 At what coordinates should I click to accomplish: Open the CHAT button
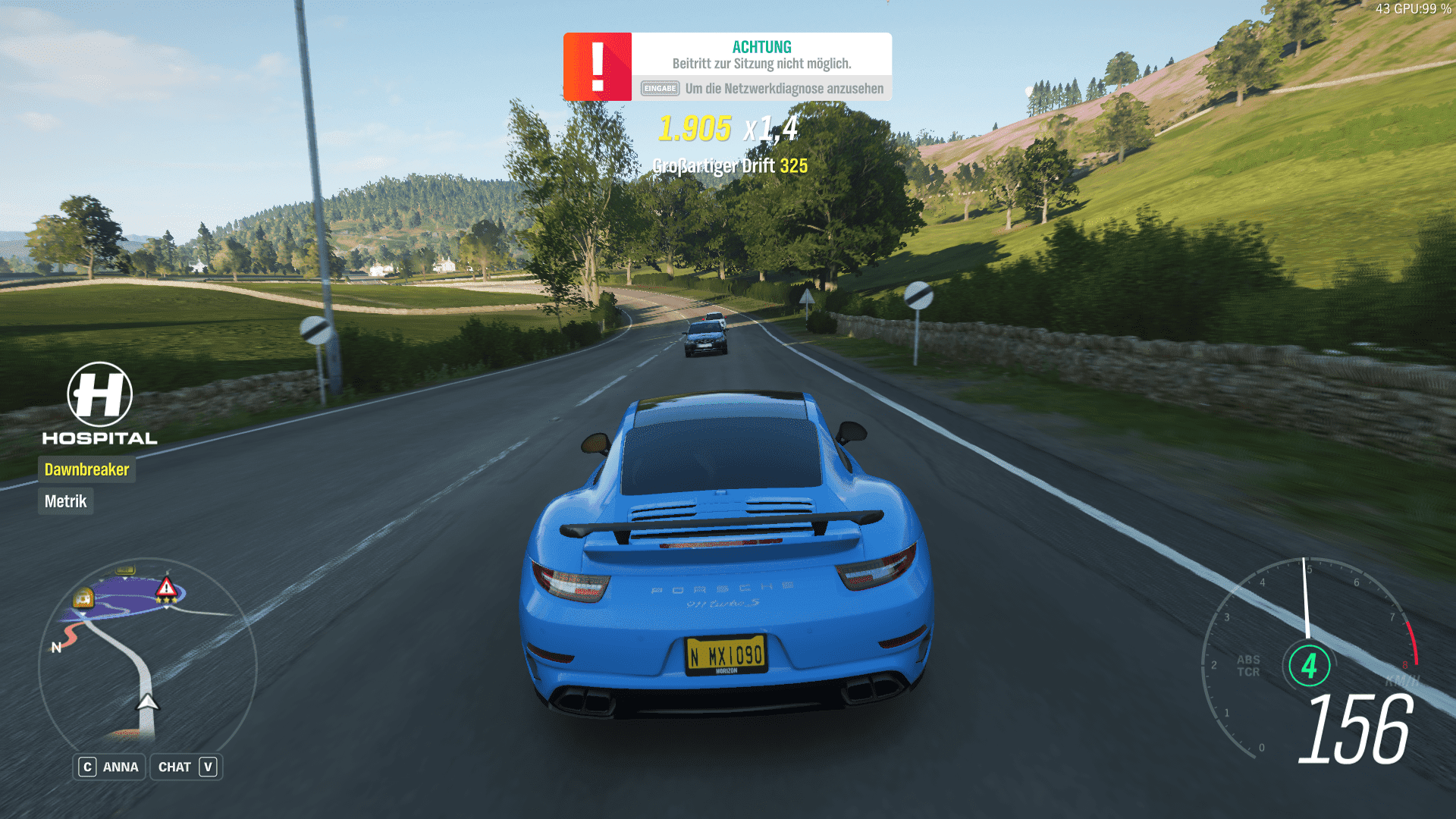[x=187, y=767]
